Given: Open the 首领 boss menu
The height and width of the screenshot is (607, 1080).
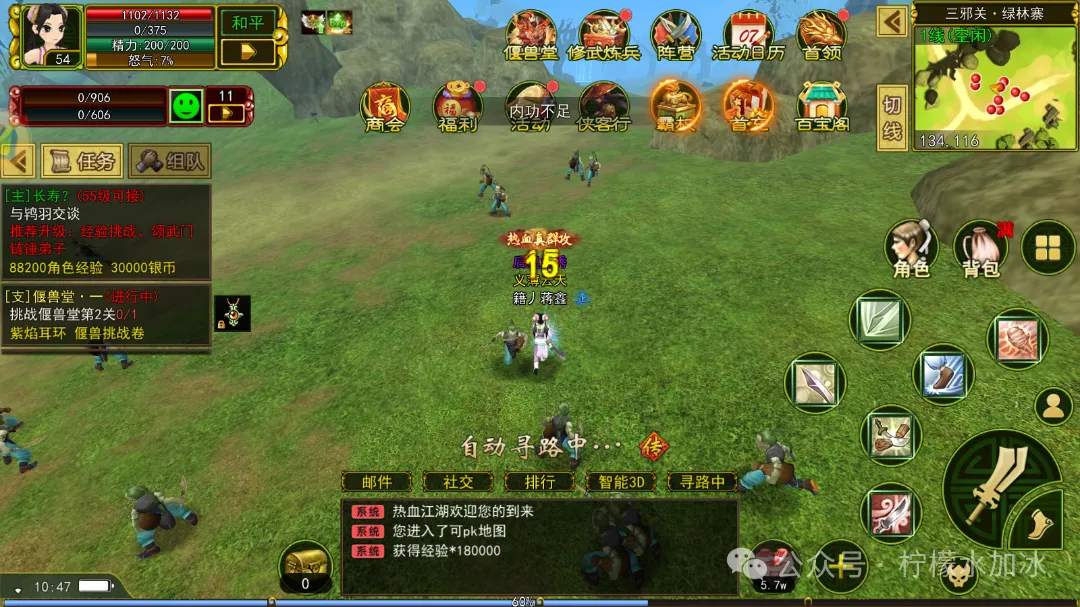Looking at the screenshot, I should coord(821,36).
